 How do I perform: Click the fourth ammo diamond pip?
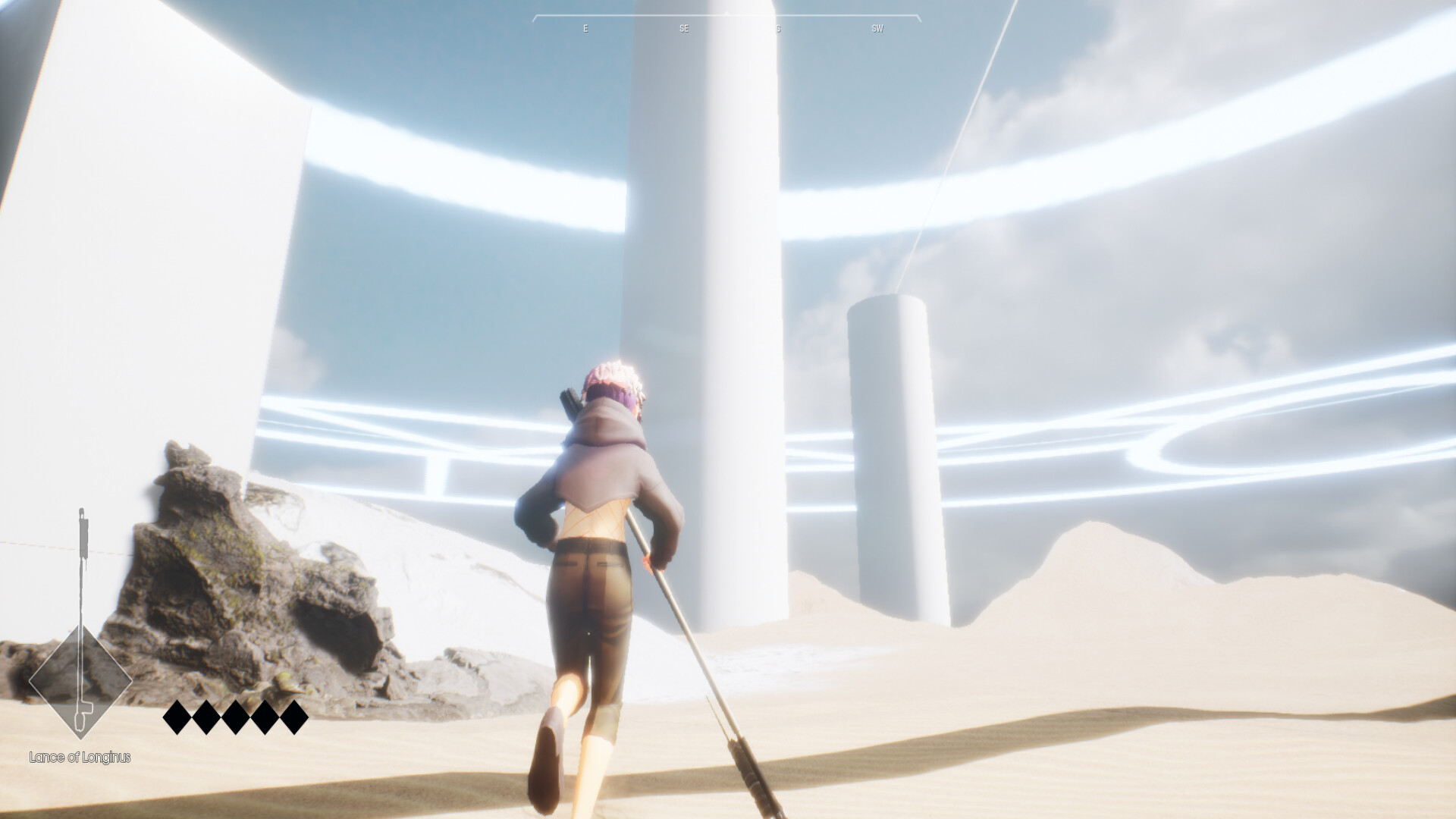[264, 717]
